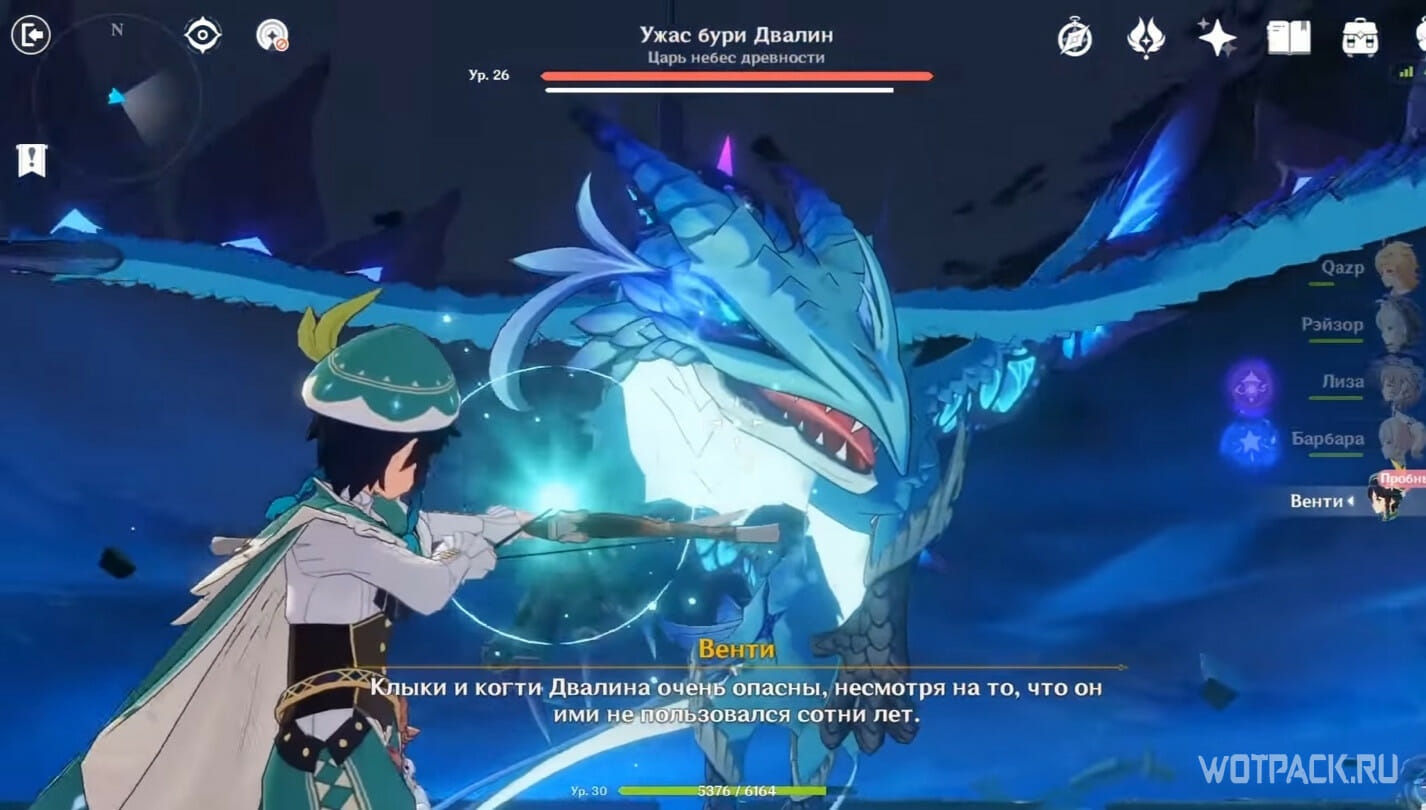Click the icon beside the target button
This screenshot has width=1426, height=810.
(x=272, y=36)
